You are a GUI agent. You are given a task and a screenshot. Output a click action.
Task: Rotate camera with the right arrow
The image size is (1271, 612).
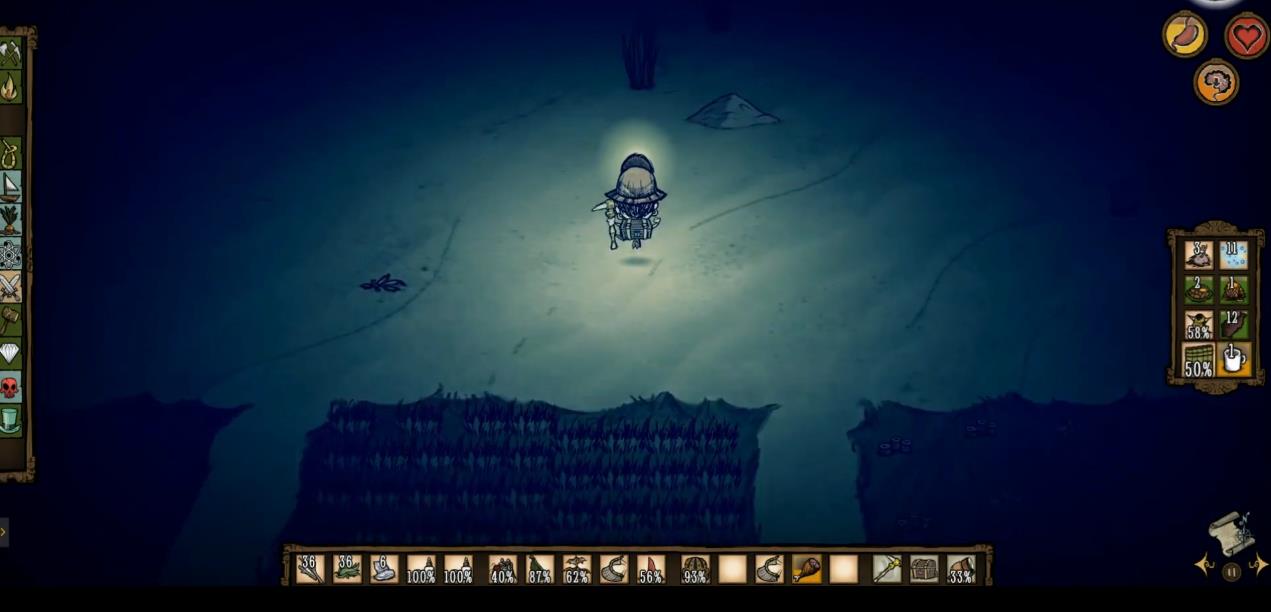[1259, 566]
